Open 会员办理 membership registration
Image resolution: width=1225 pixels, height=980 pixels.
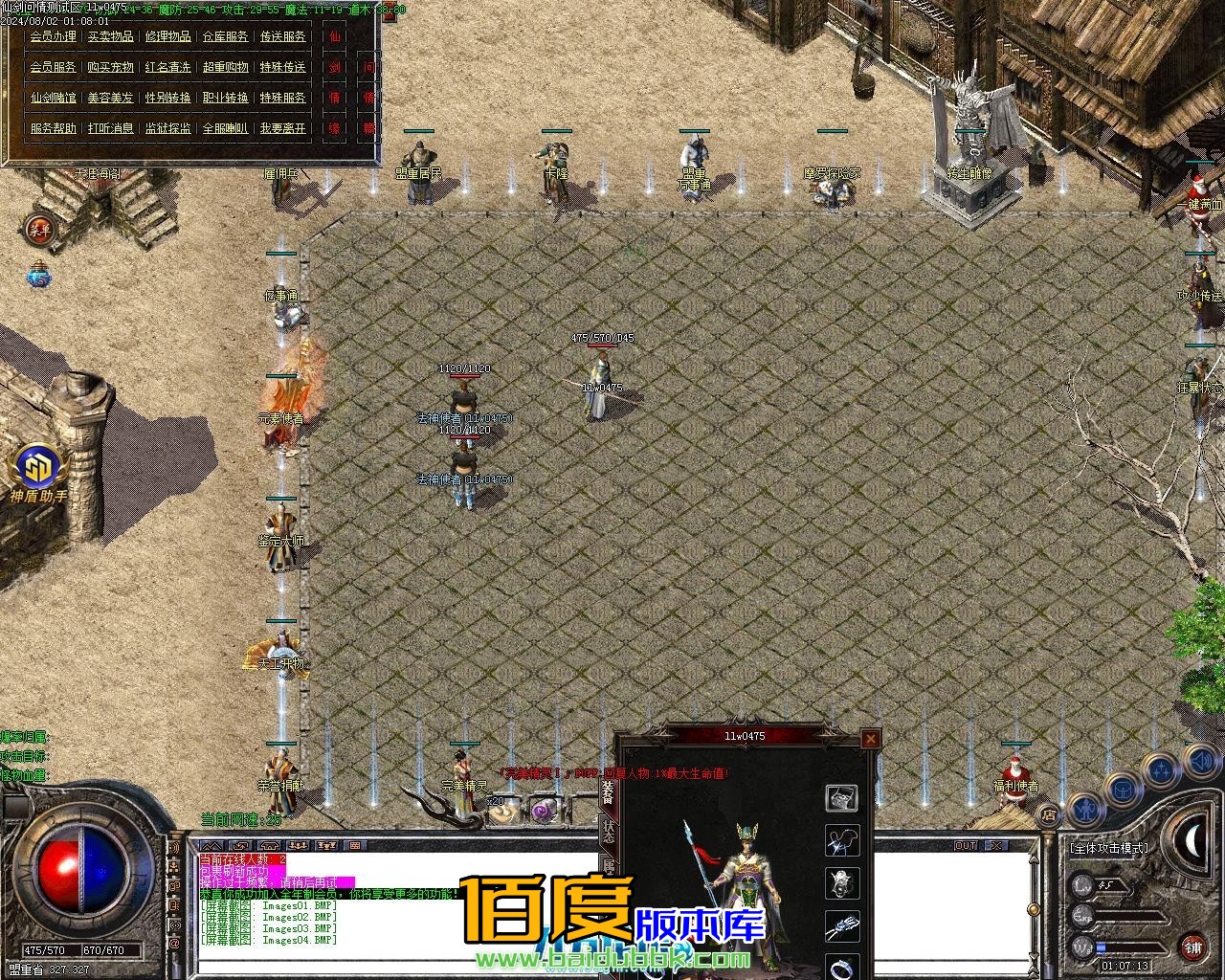(x=53, y=36)
